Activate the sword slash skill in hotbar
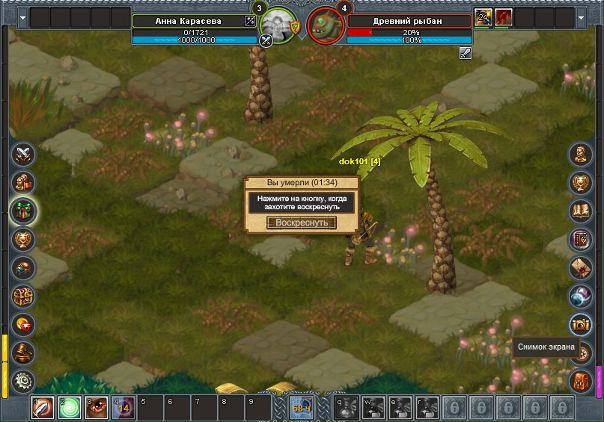This screenshot has width=604, height=422. 42,408
